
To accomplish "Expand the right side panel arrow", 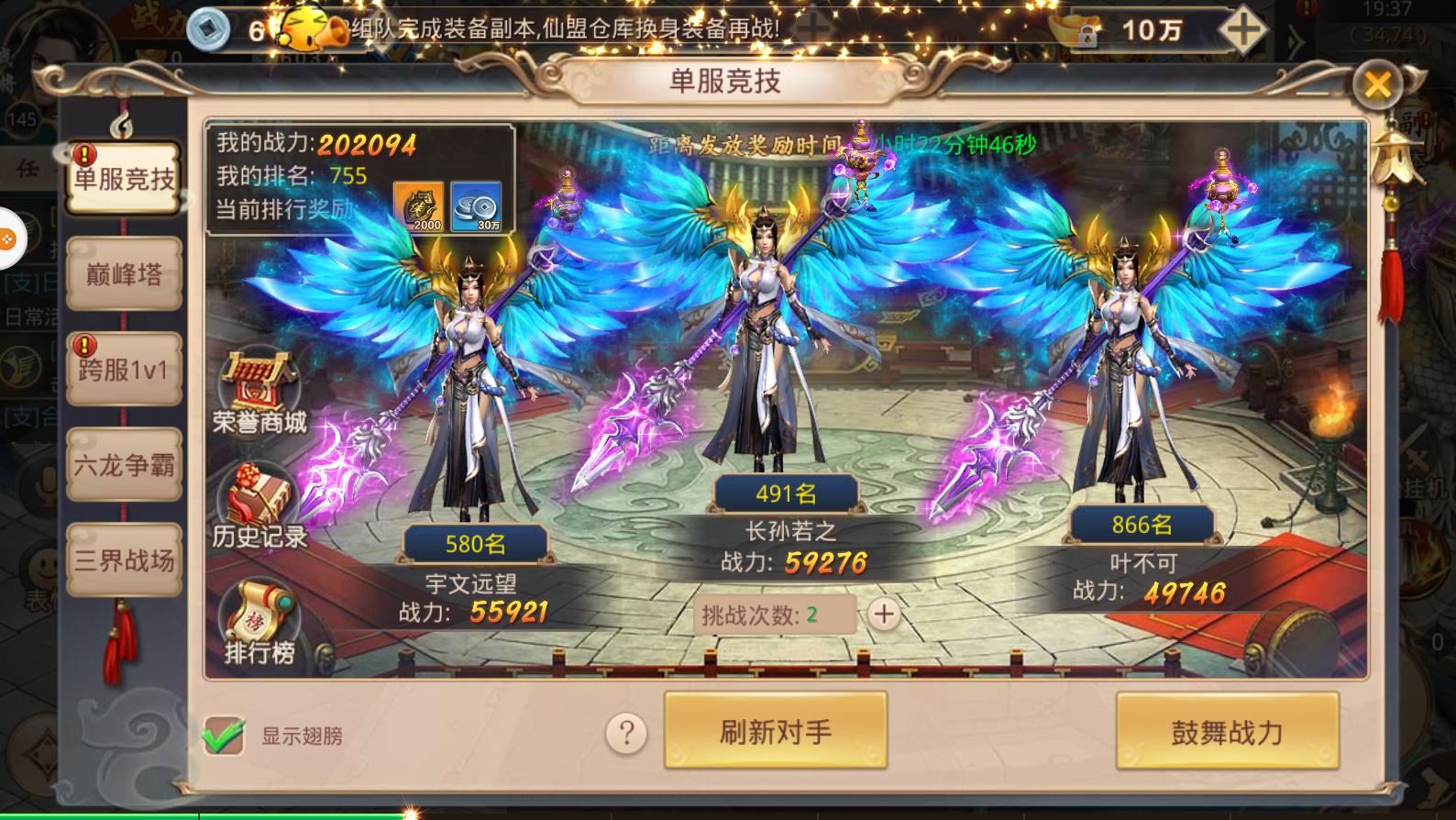I will (x=1294, y=39).
